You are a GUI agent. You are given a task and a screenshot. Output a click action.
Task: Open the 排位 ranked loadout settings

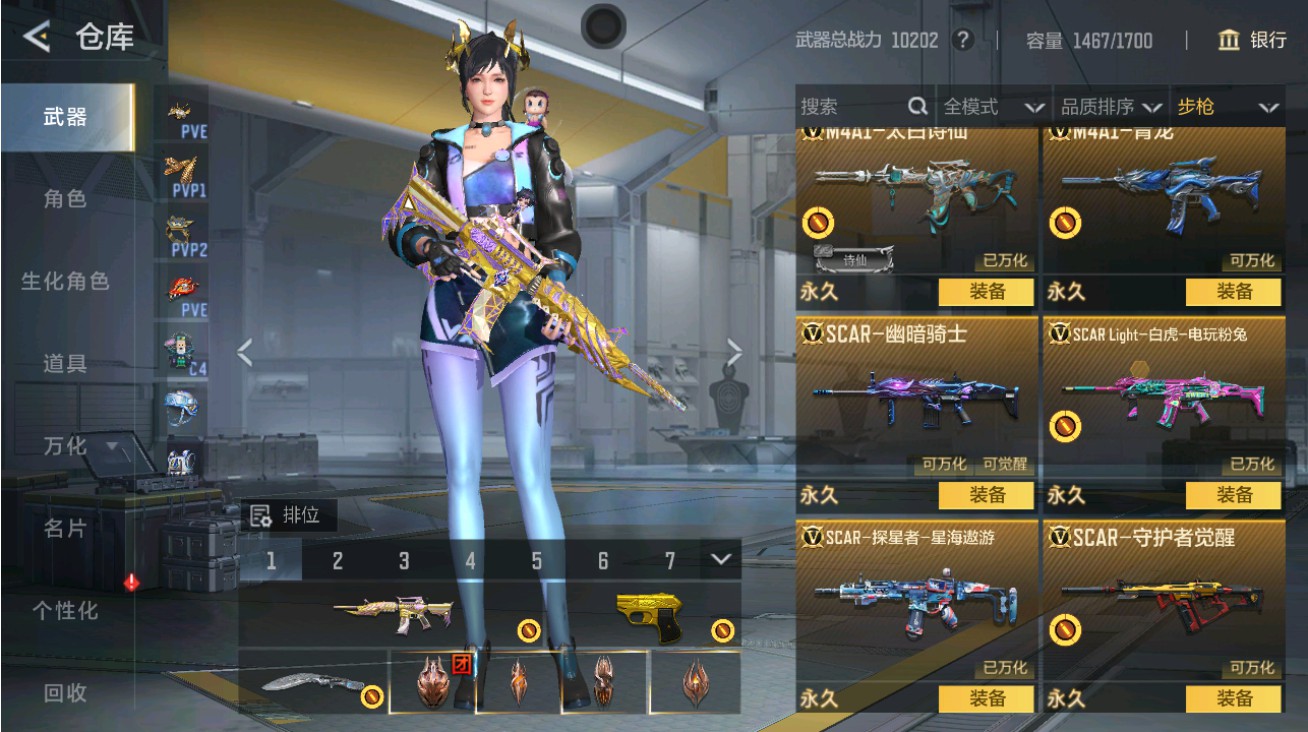[289, 516]
